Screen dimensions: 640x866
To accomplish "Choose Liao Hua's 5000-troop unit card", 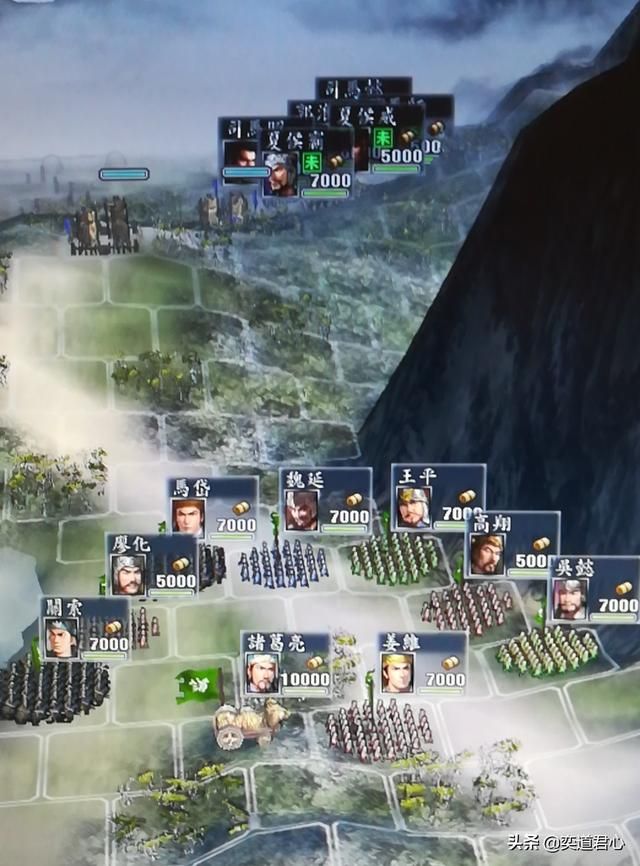I will pos(152,565).
